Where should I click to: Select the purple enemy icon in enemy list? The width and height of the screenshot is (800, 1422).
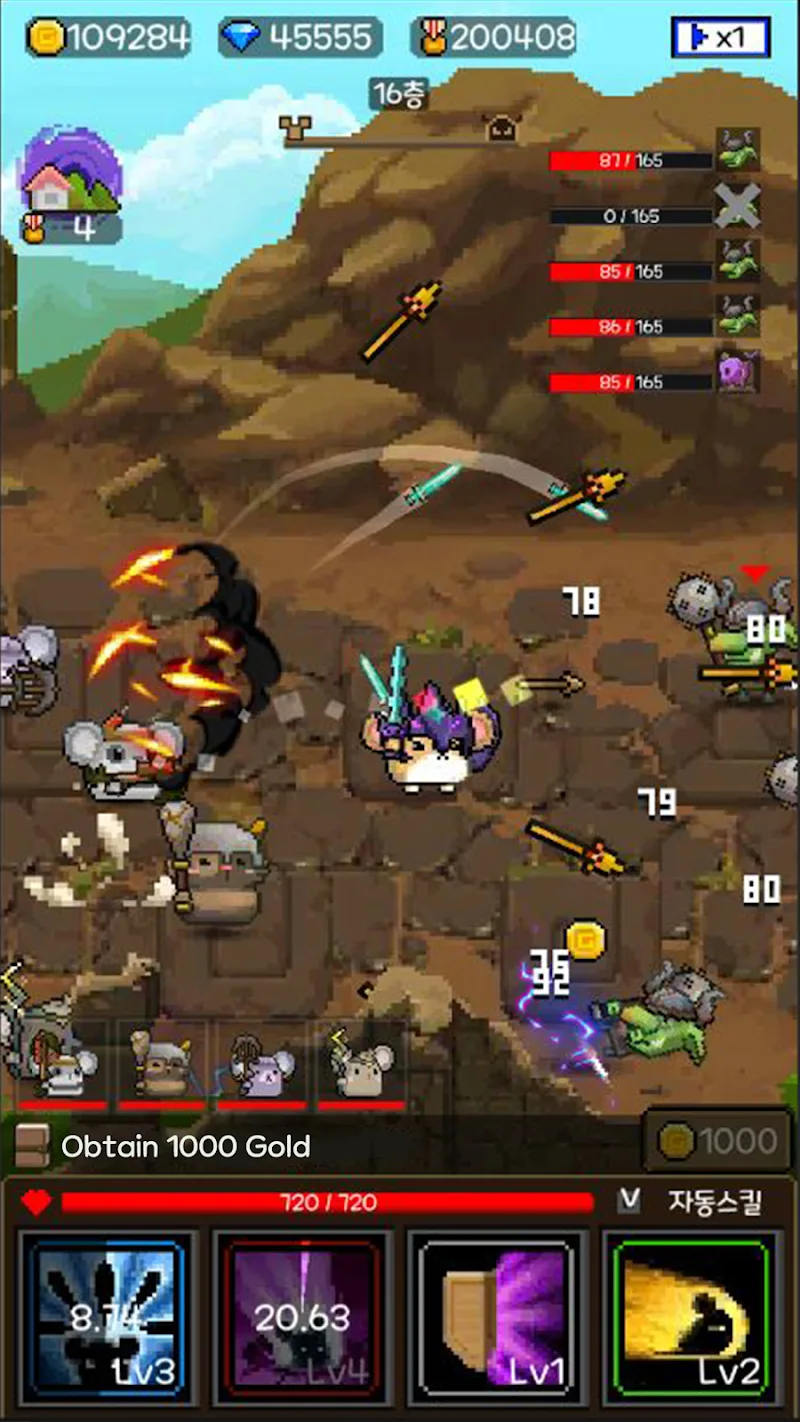click(738, 371)
